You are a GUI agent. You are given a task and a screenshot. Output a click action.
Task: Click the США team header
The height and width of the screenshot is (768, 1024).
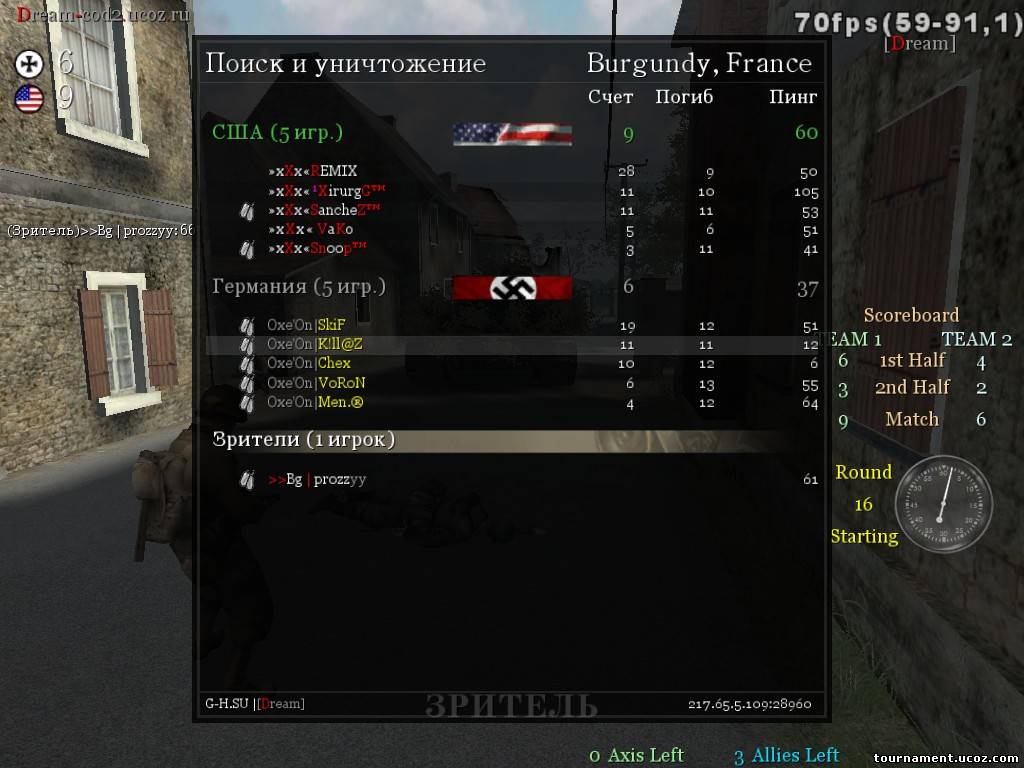point(278,132)
